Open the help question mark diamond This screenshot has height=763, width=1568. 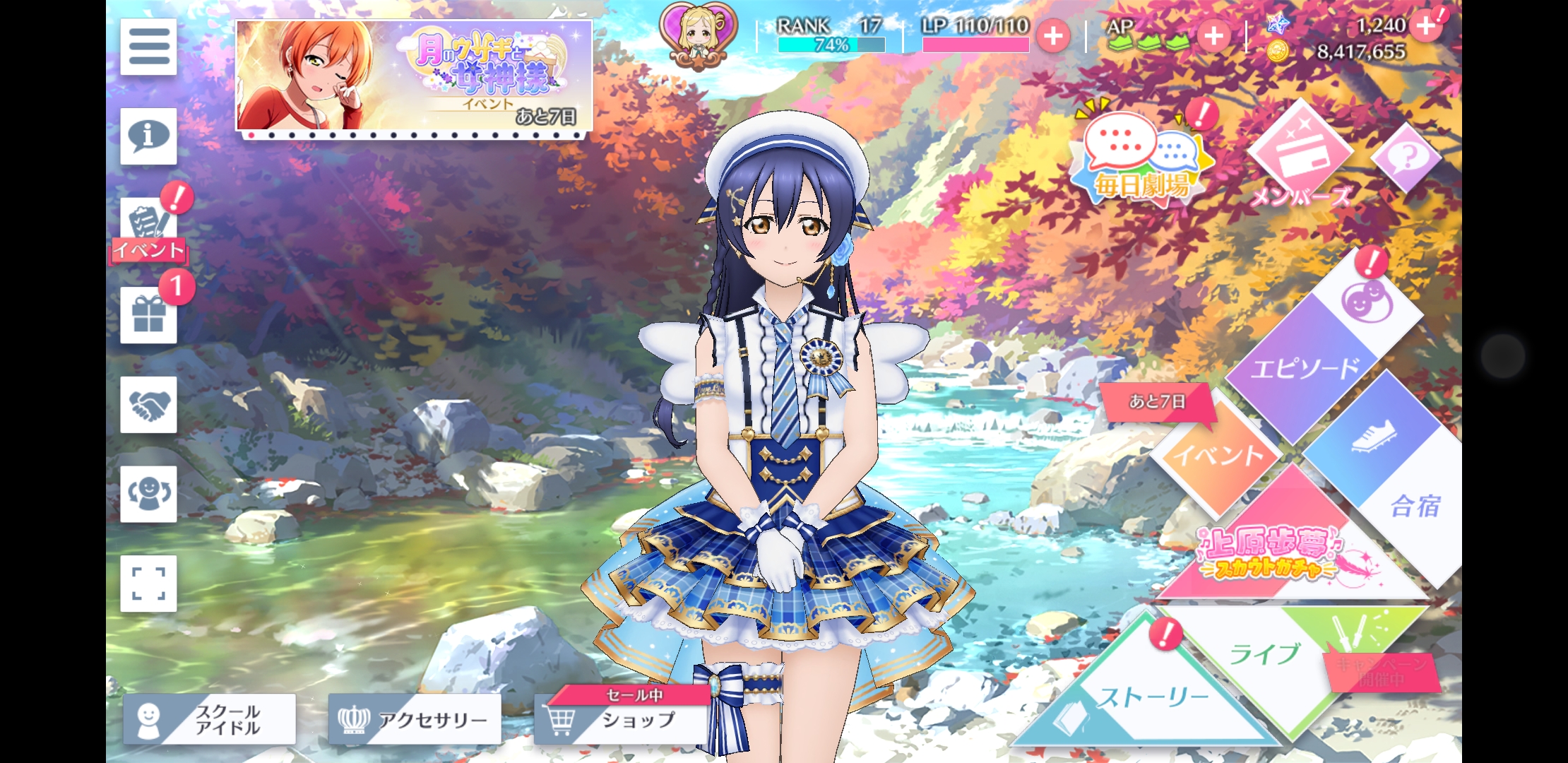pos(1406,157)
